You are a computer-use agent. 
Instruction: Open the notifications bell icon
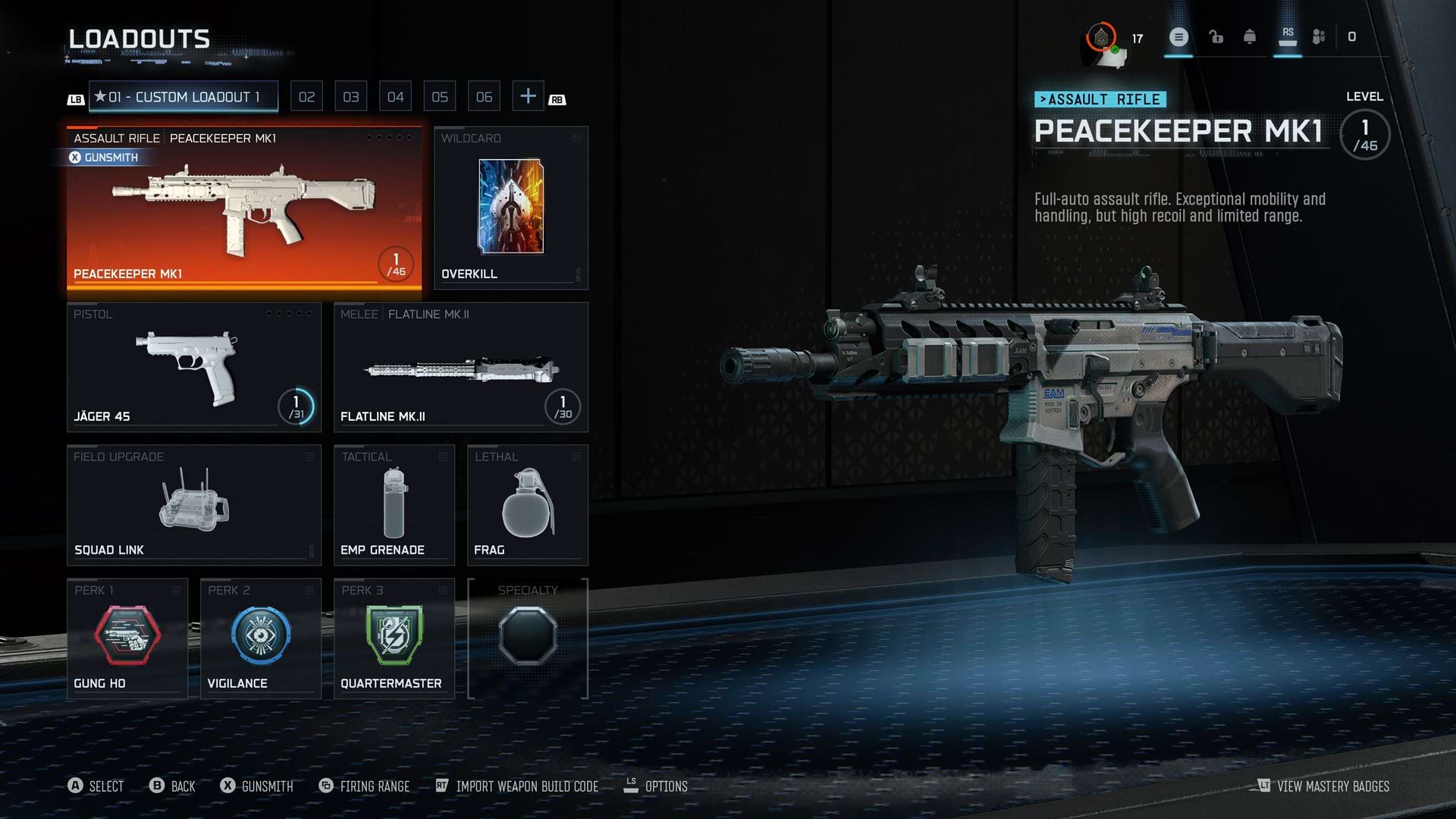point(1250,37)
